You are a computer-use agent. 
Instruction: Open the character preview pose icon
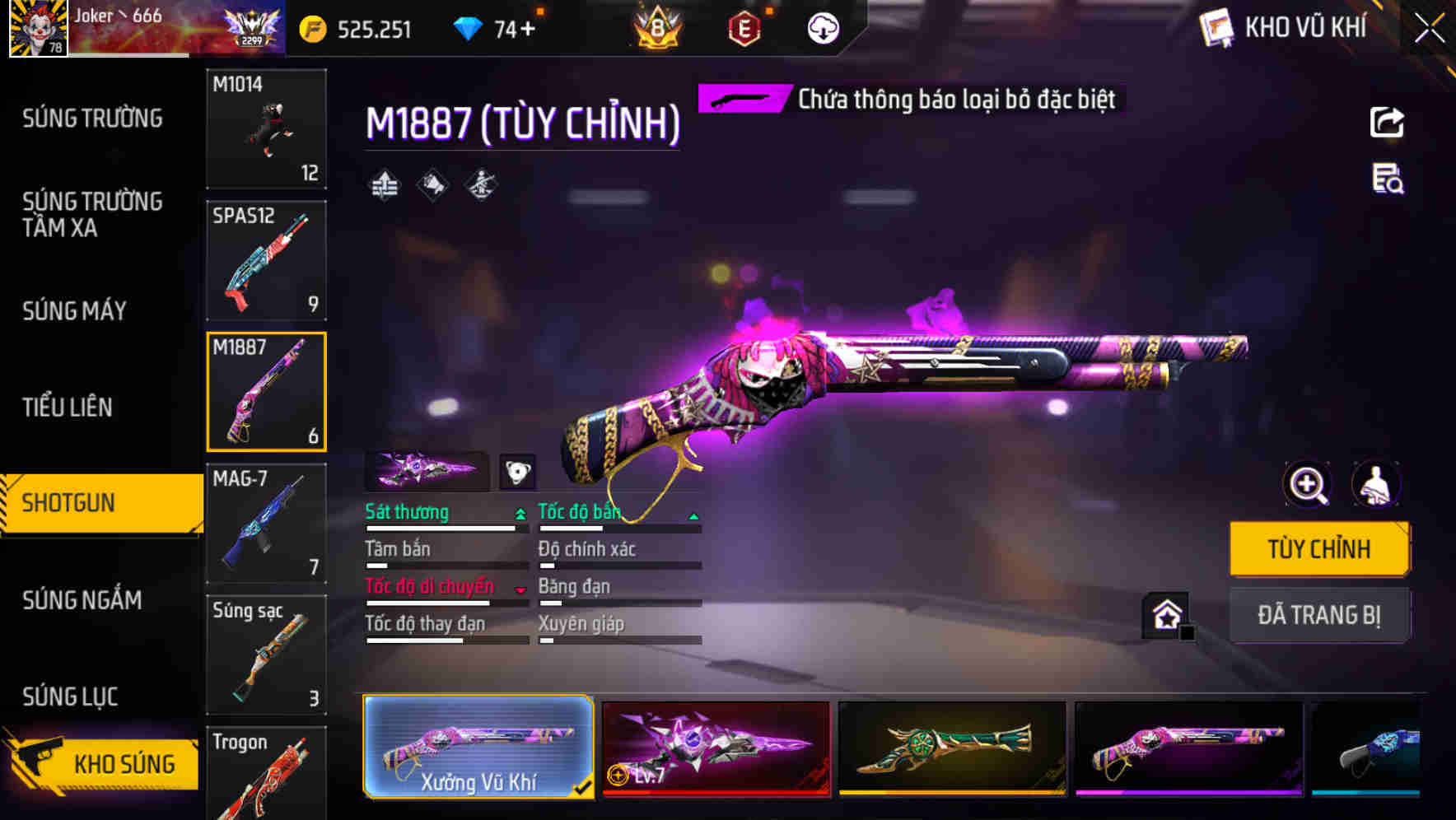(x=1376, y=484)
